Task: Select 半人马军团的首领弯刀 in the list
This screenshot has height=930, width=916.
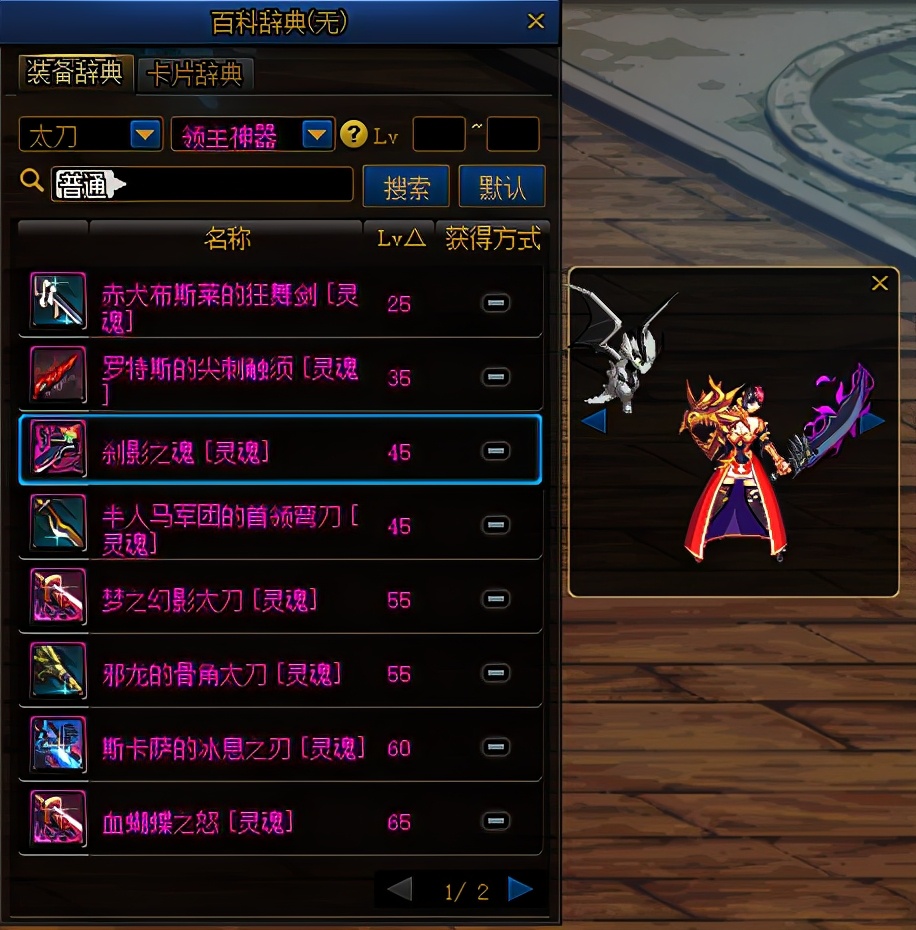Action: pos(230,526)
